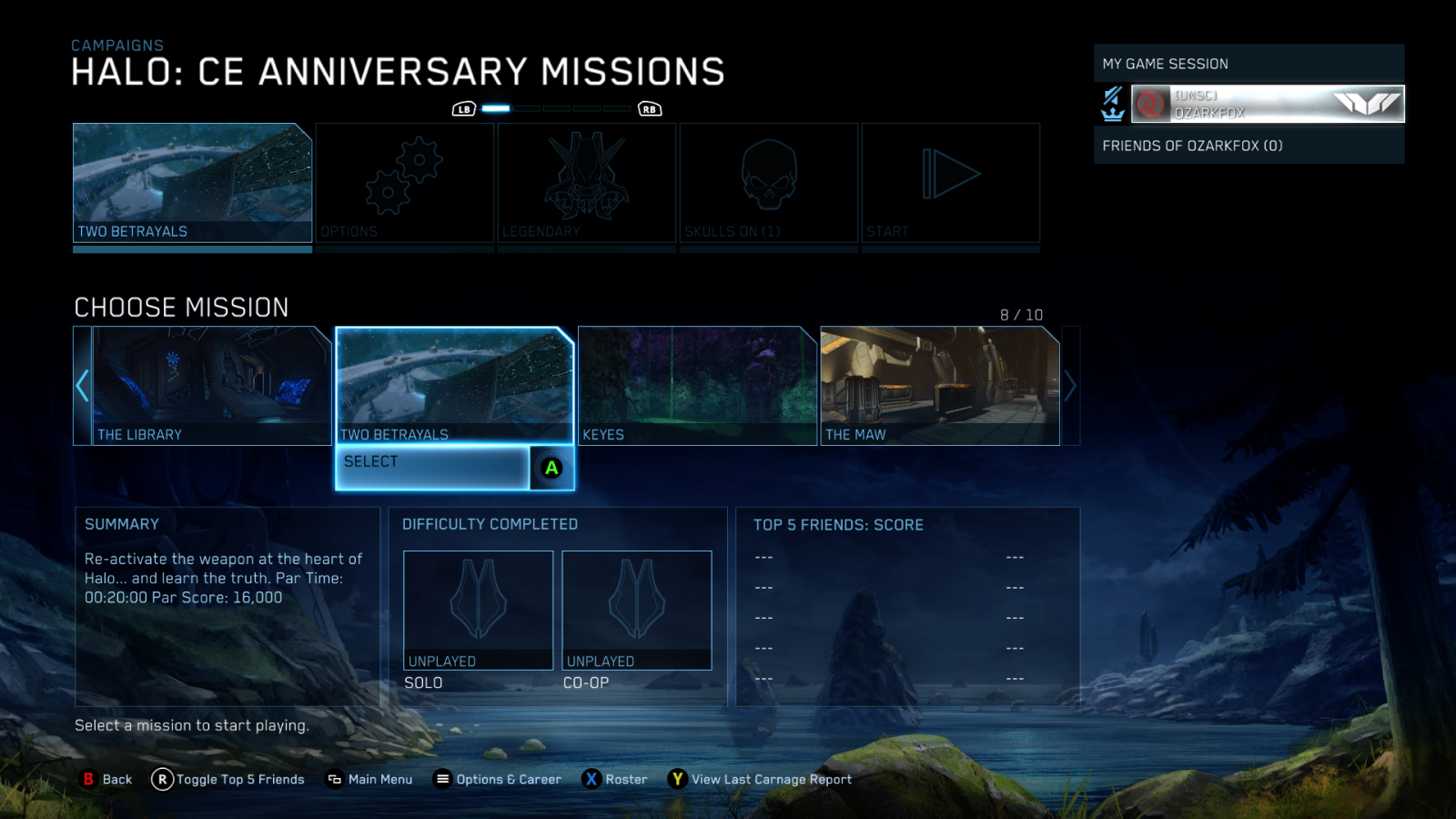This screenshot has width=1456, height=819.
Task: Return to the Main Menu
Action: coord(370,779)
